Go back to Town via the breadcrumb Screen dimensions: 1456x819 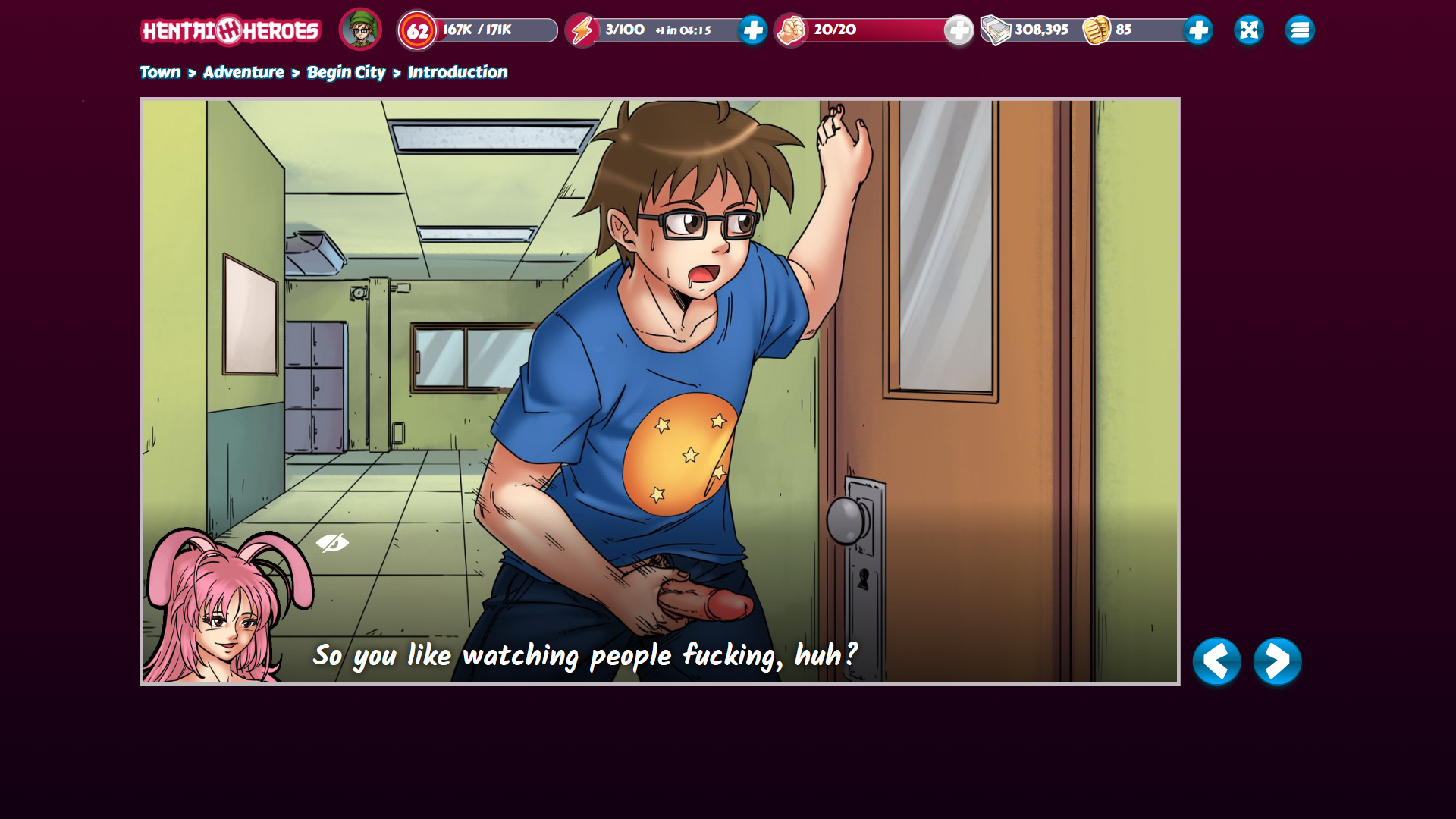point(160,72)
